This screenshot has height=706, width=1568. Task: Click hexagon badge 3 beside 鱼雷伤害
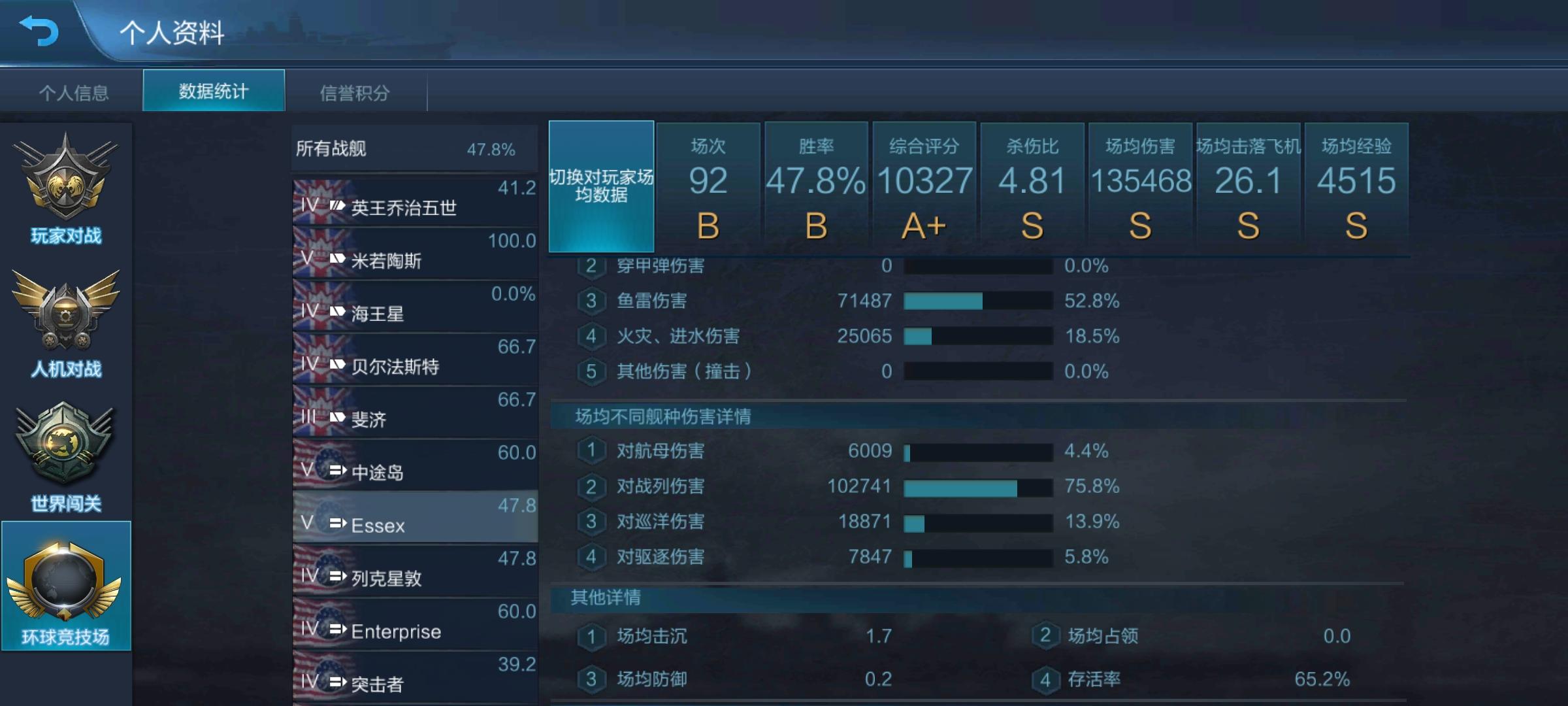pyautogui.click(x=593, y=301)
